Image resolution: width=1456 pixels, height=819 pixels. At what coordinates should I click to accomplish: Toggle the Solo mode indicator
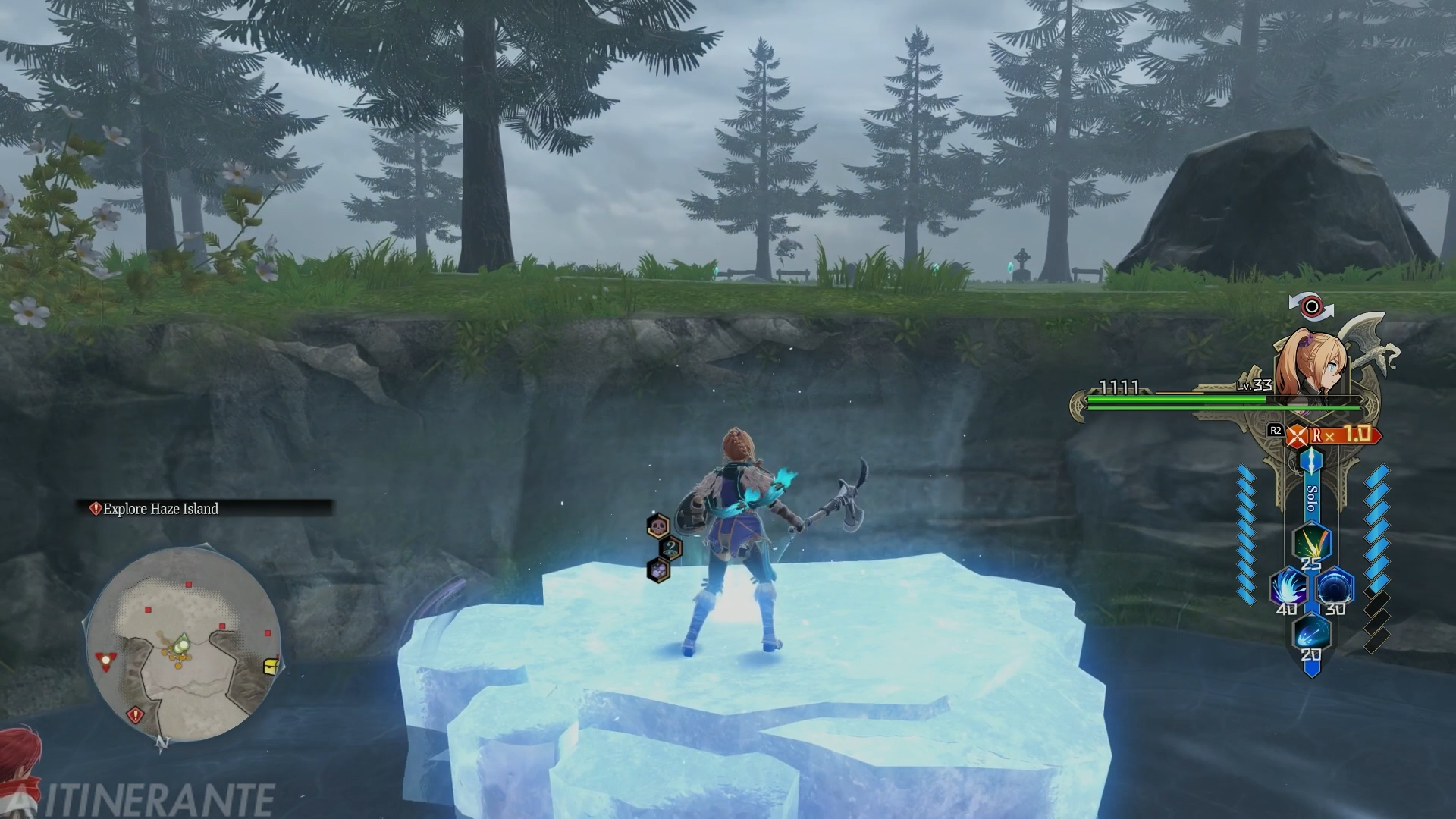pyautogui.click(x=1312, y=497)
